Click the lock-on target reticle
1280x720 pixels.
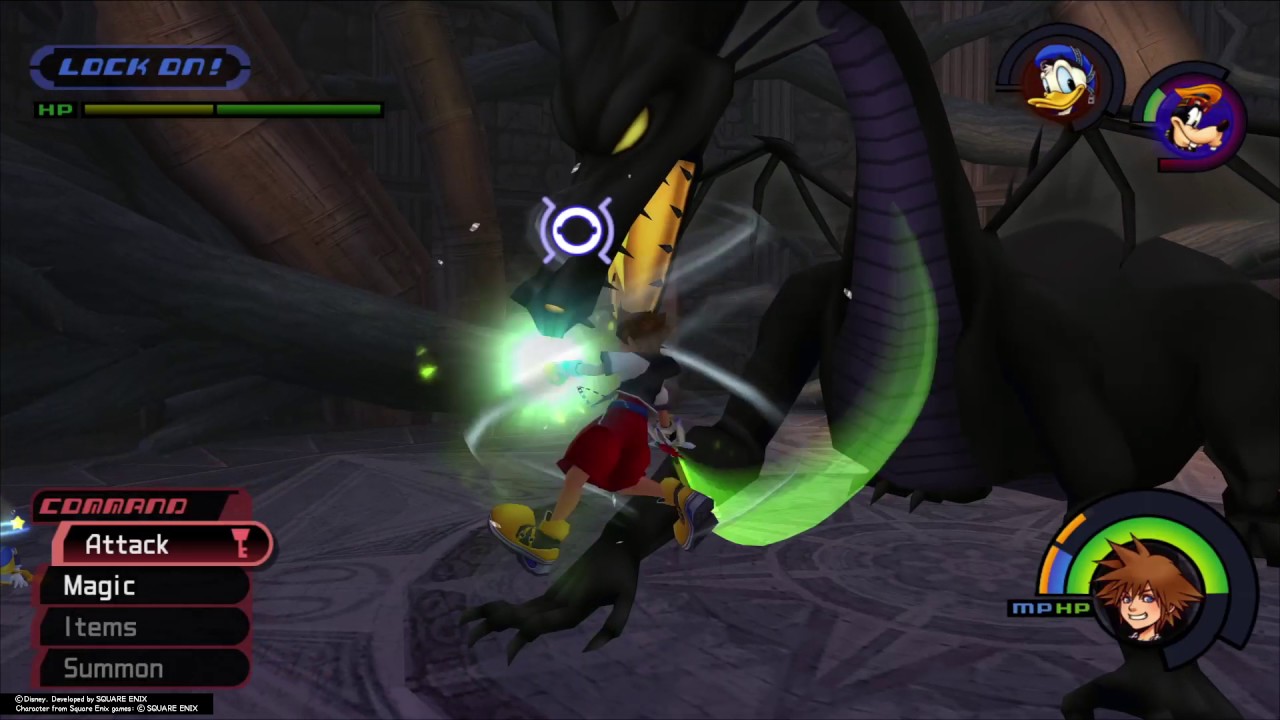577,231
